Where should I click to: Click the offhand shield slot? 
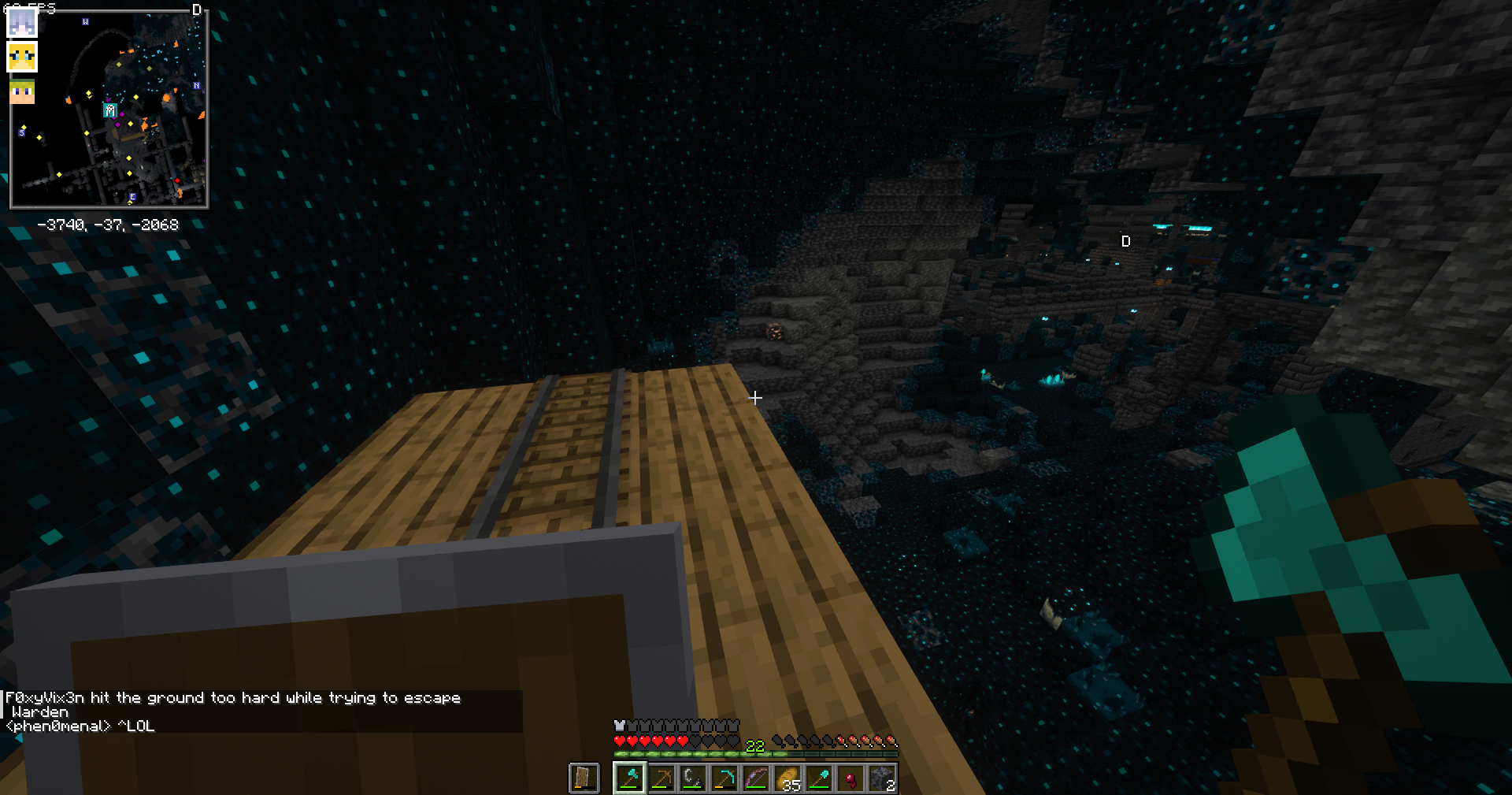click(584, 778)
